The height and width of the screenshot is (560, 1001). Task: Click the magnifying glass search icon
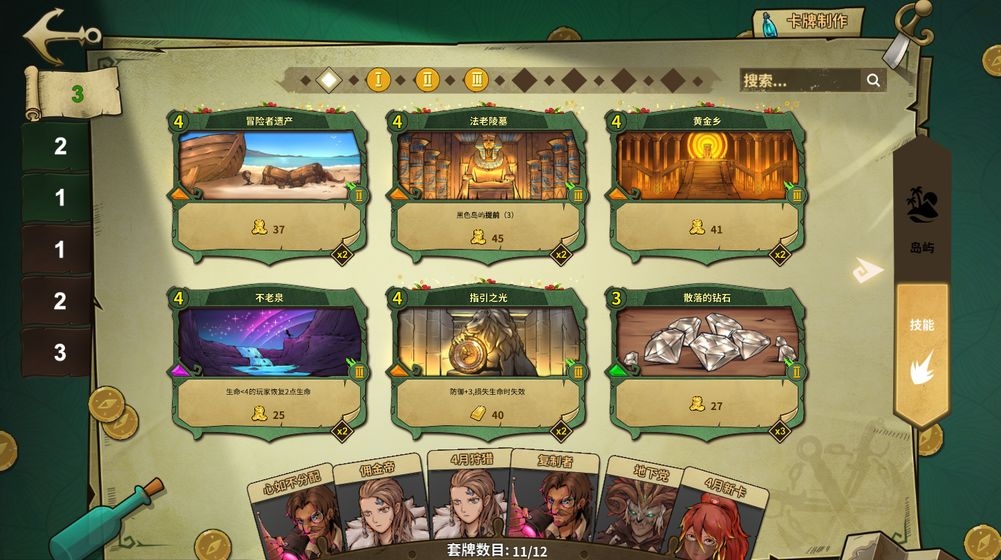pyautogui.click(x=873, y=81)
